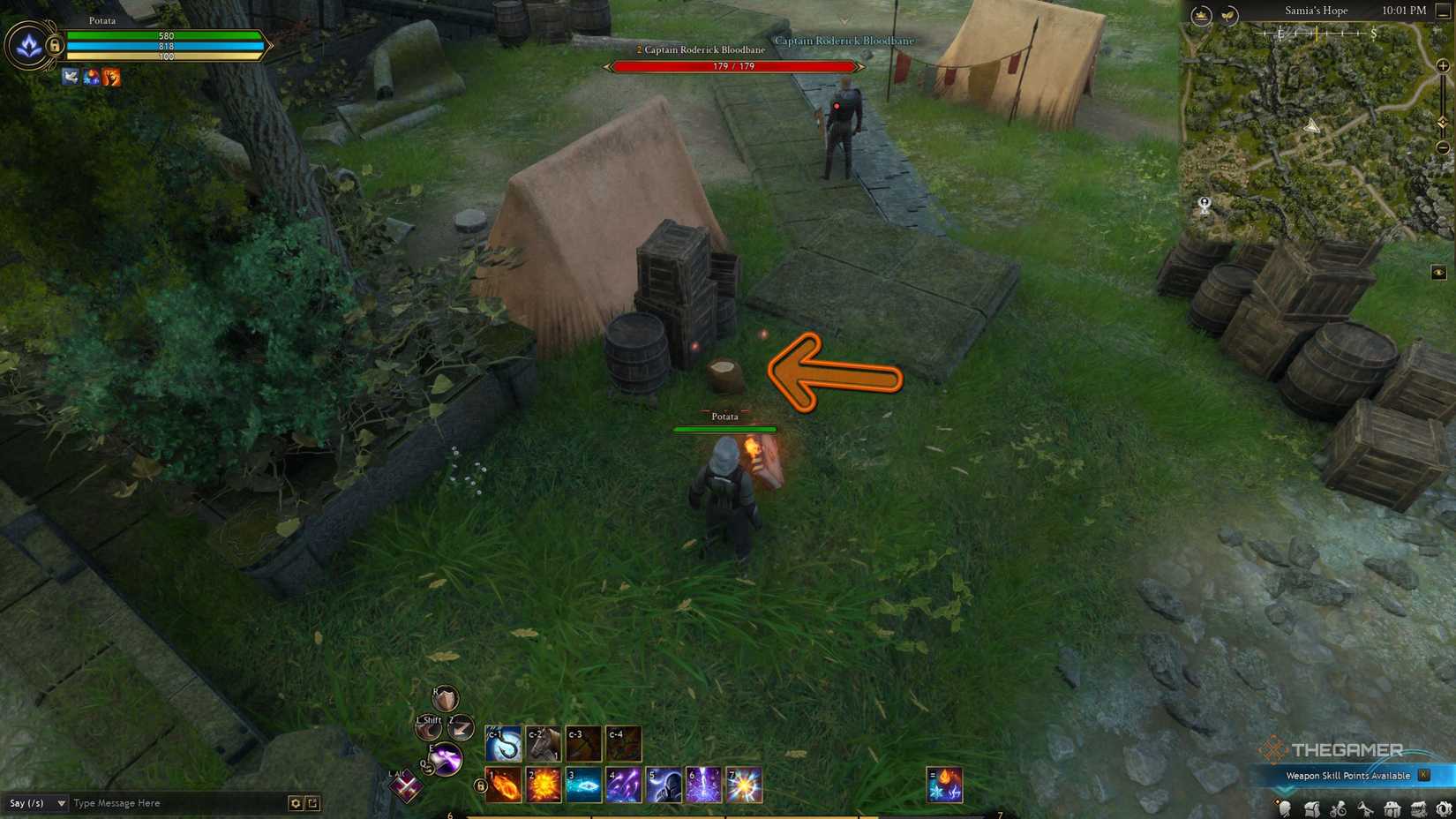
Task: Use the blue frost skill in hotbar slot 3
Action: tap(582, 785)
